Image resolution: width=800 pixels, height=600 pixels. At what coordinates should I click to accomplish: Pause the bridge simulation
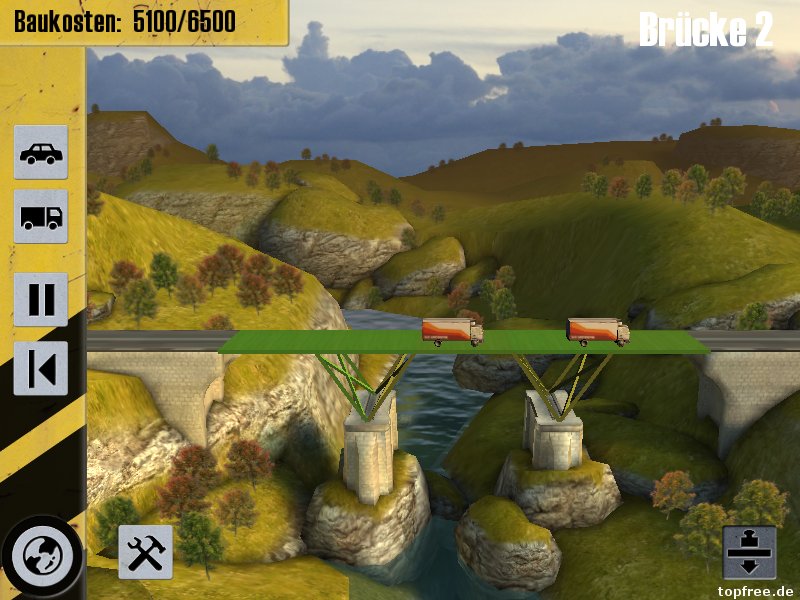41,299
